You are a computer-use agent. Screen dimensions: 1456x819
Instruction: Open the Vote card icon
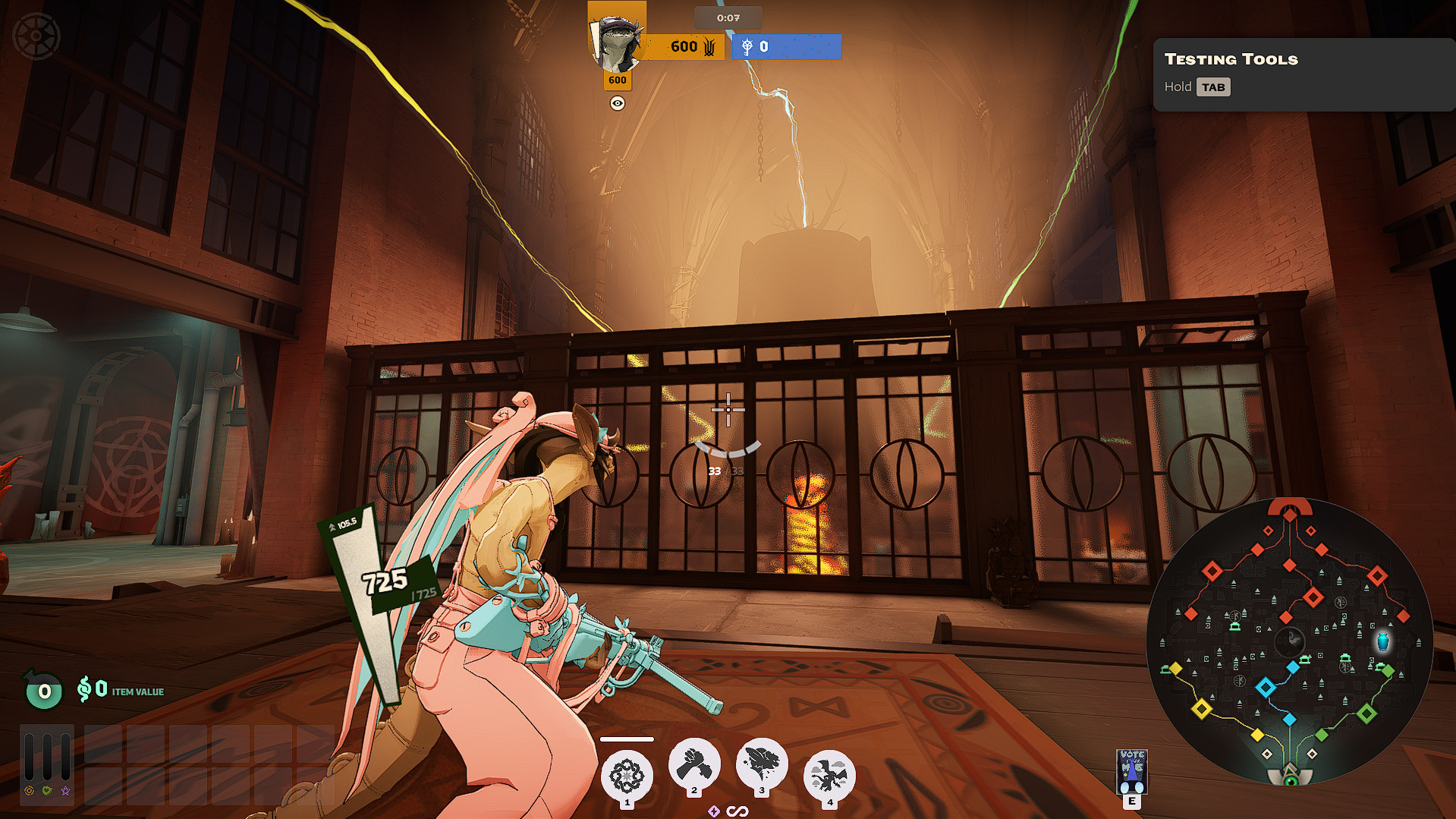coord(1131,770)
